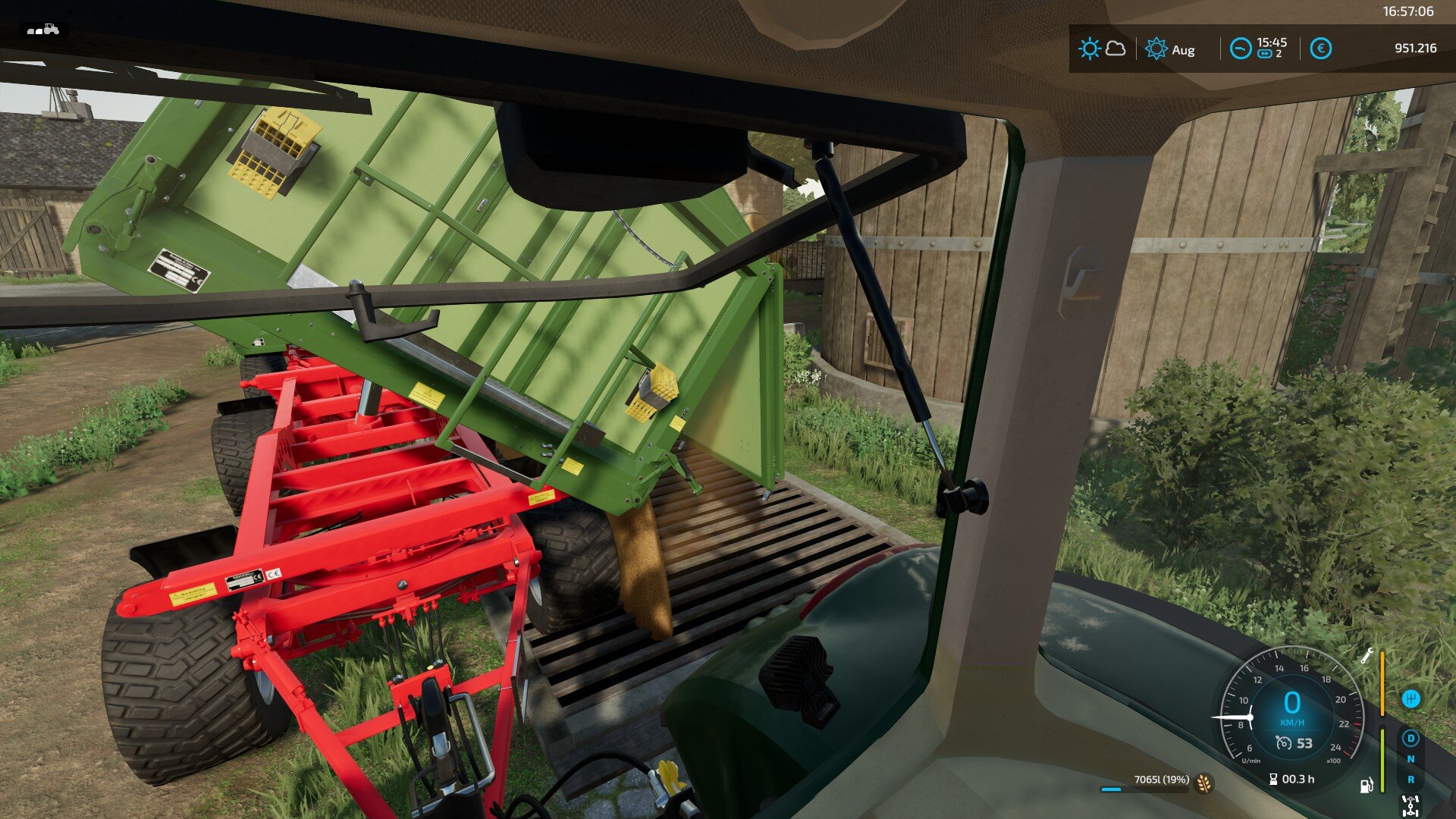This screenshot has width=1456, height=819.
Task: Select the D drive gear indicator
Action: click(x=1410, y=738)
